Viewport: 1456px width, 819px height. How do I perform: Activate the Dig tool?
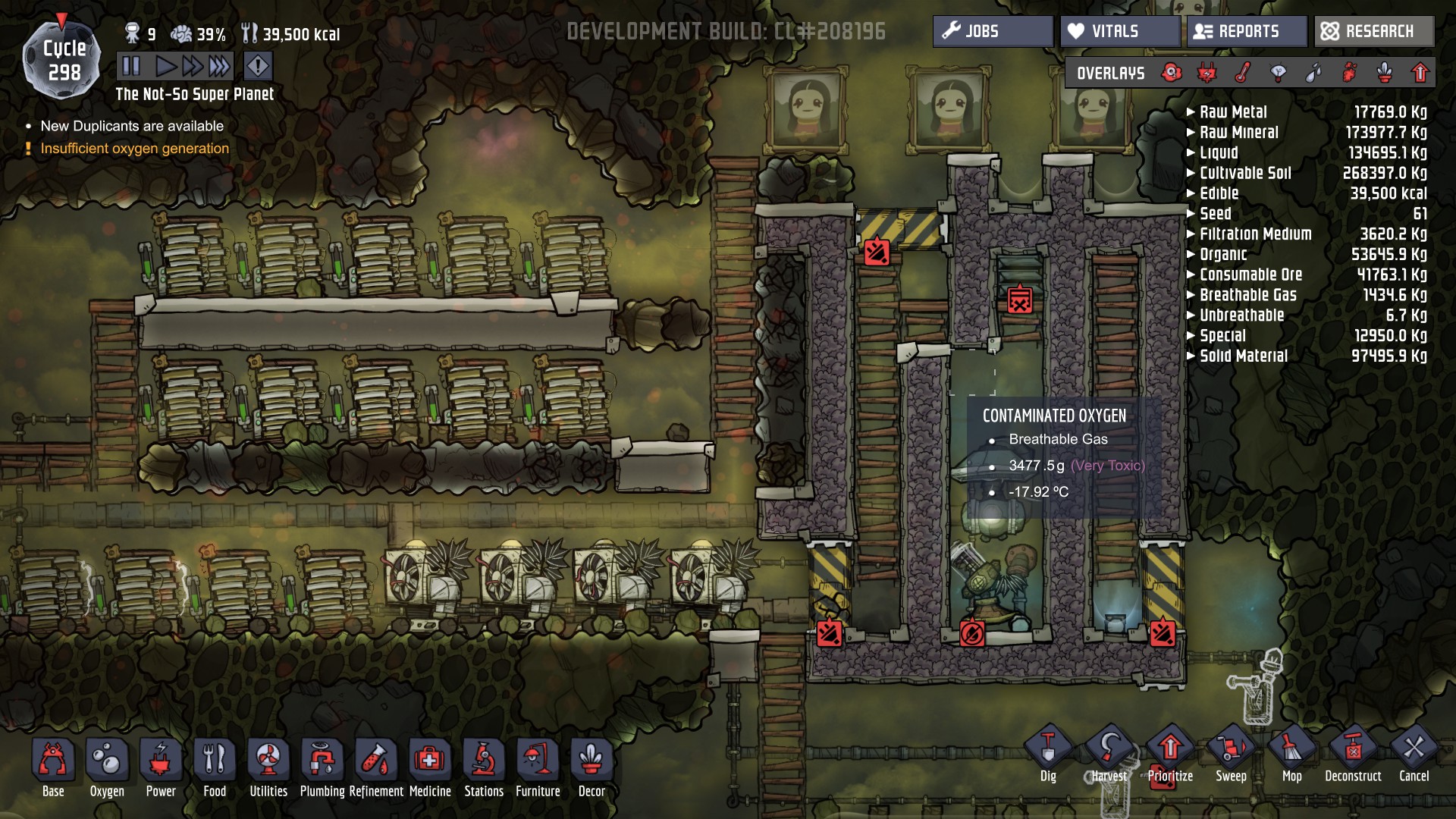point(1048,755)
